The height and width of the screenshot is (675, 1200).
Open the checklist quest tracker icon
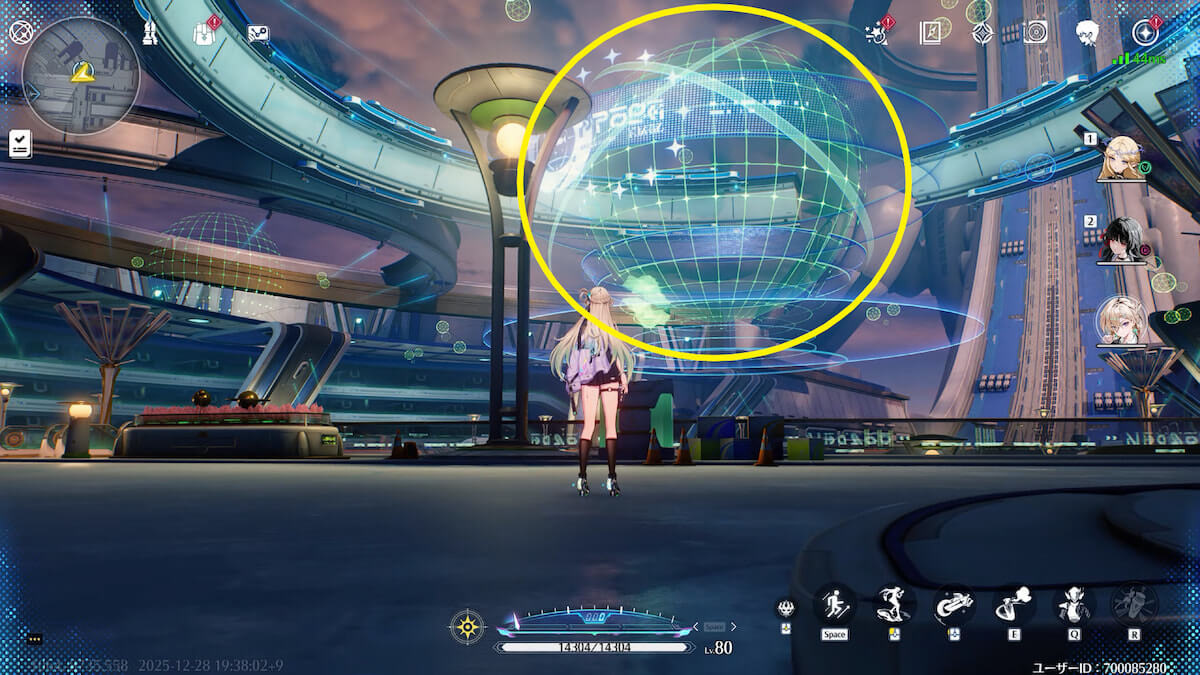click(19, 144)
